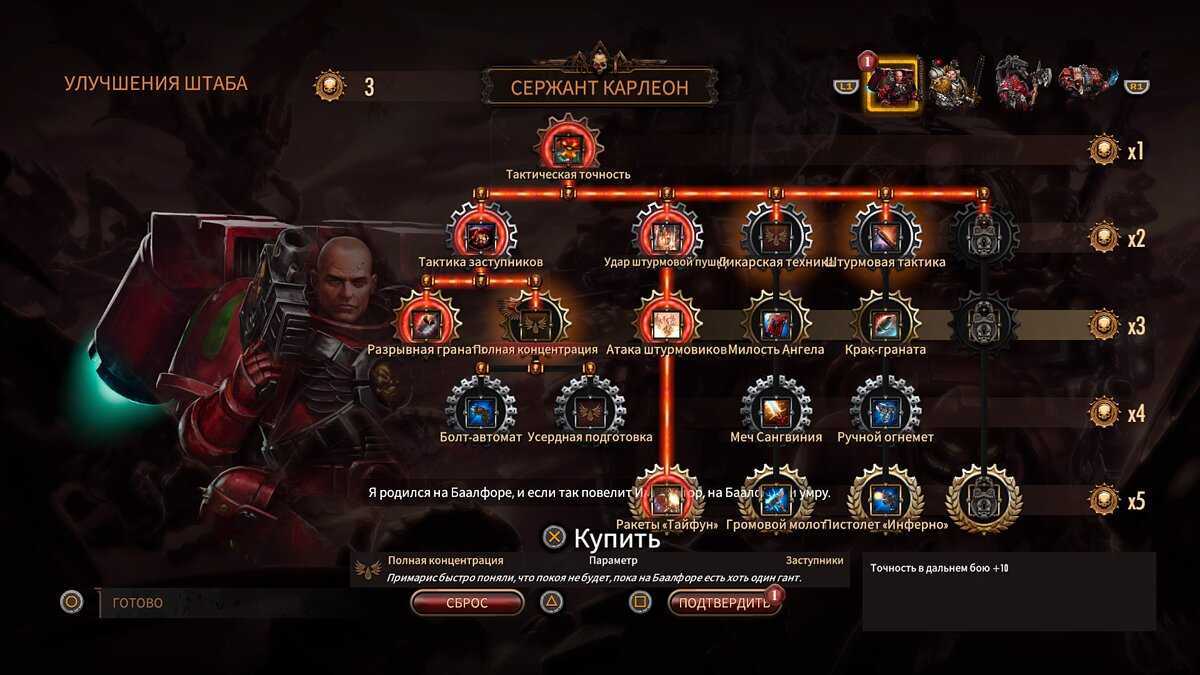
Task: Pick the Милость Ангела skill node
Action: coord(776,322)
